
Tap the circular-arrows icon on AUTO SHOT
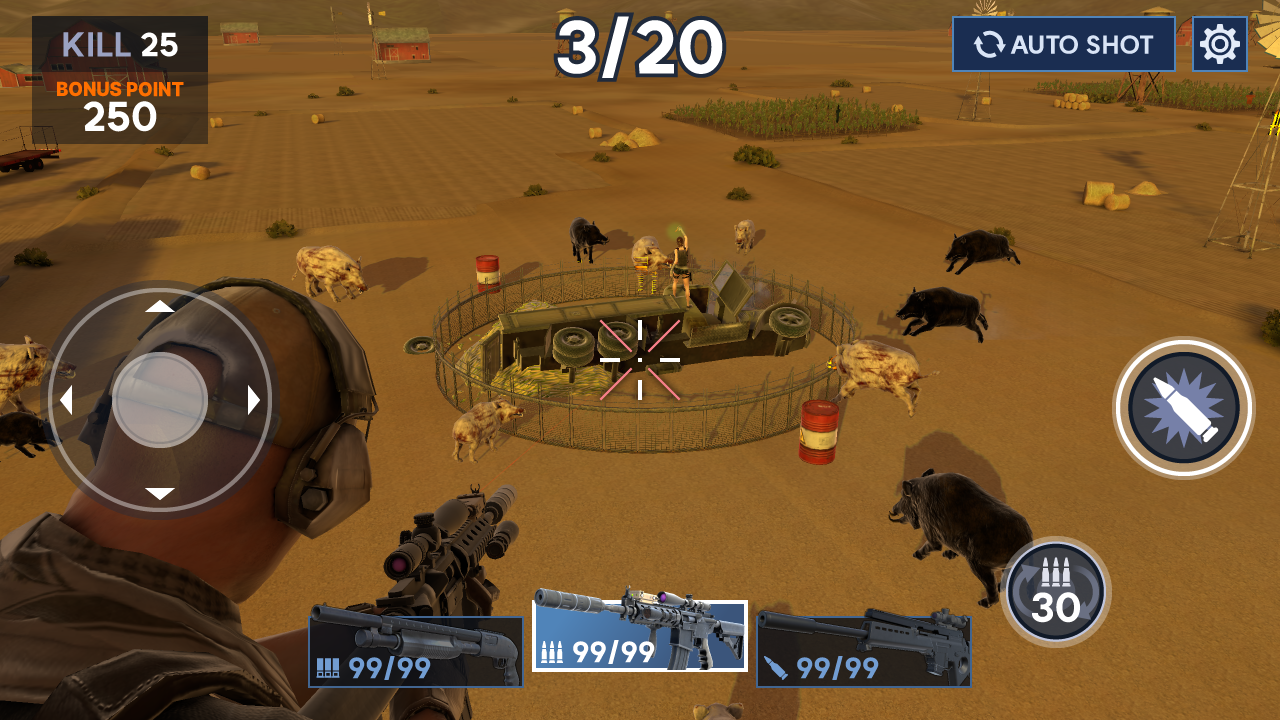pos(991,43)
